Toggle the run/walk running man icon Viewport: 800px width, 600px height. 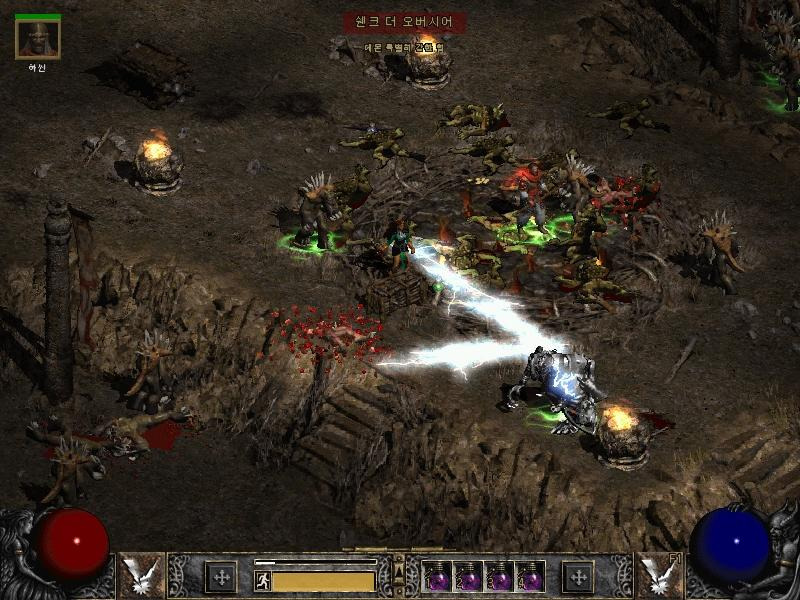262,580
